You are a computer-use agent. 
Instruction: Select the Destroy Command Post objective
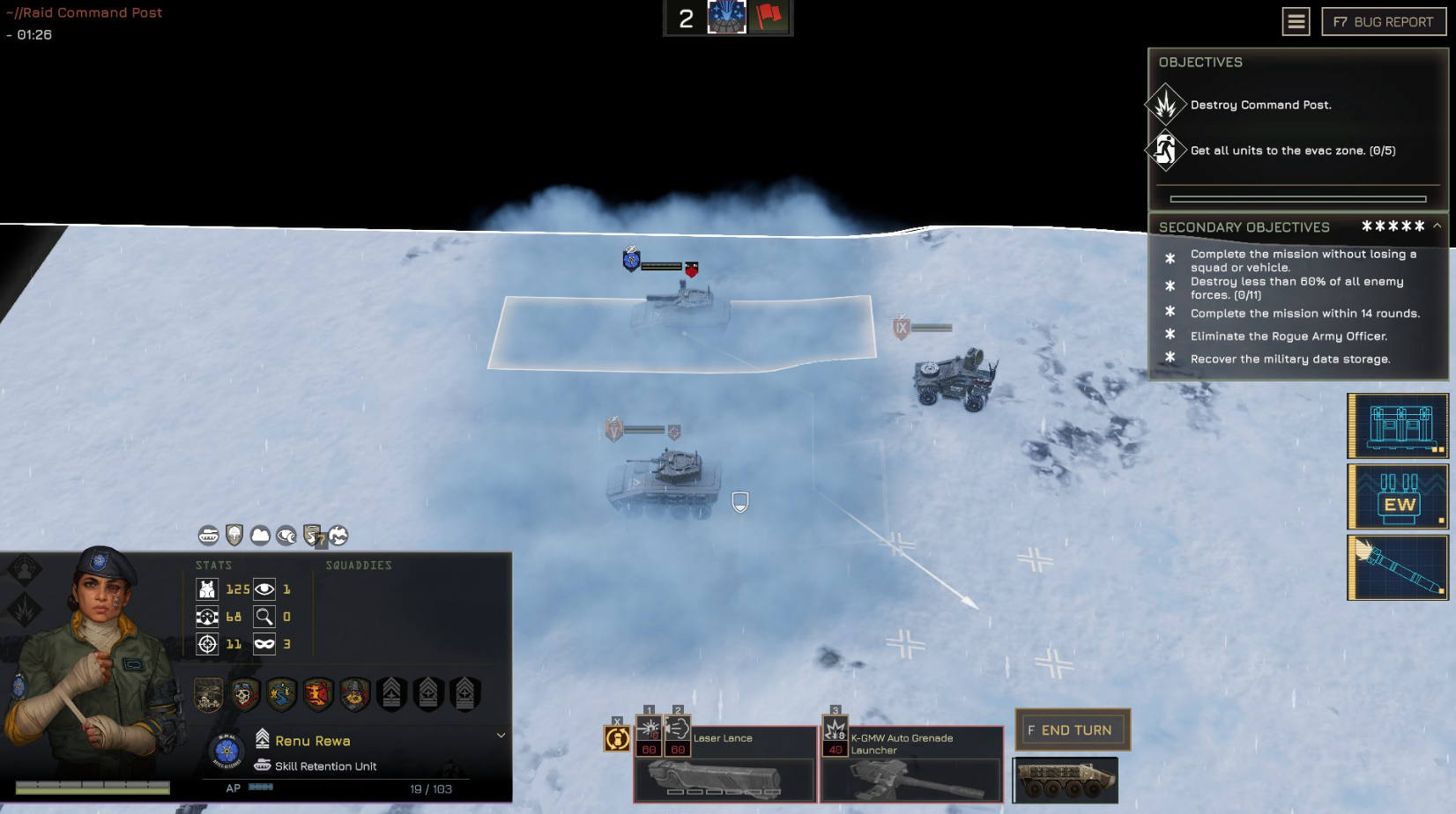(x=1260, y=105)
